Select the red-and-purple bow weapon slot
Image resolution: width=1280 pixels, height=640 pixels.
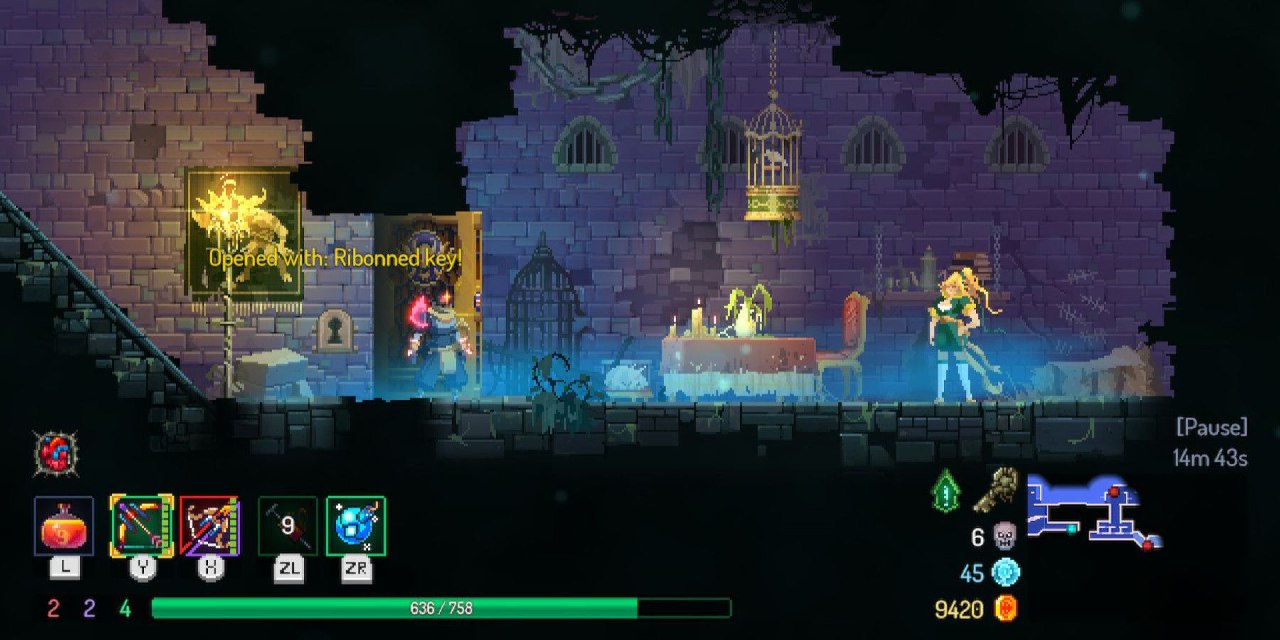210,526
